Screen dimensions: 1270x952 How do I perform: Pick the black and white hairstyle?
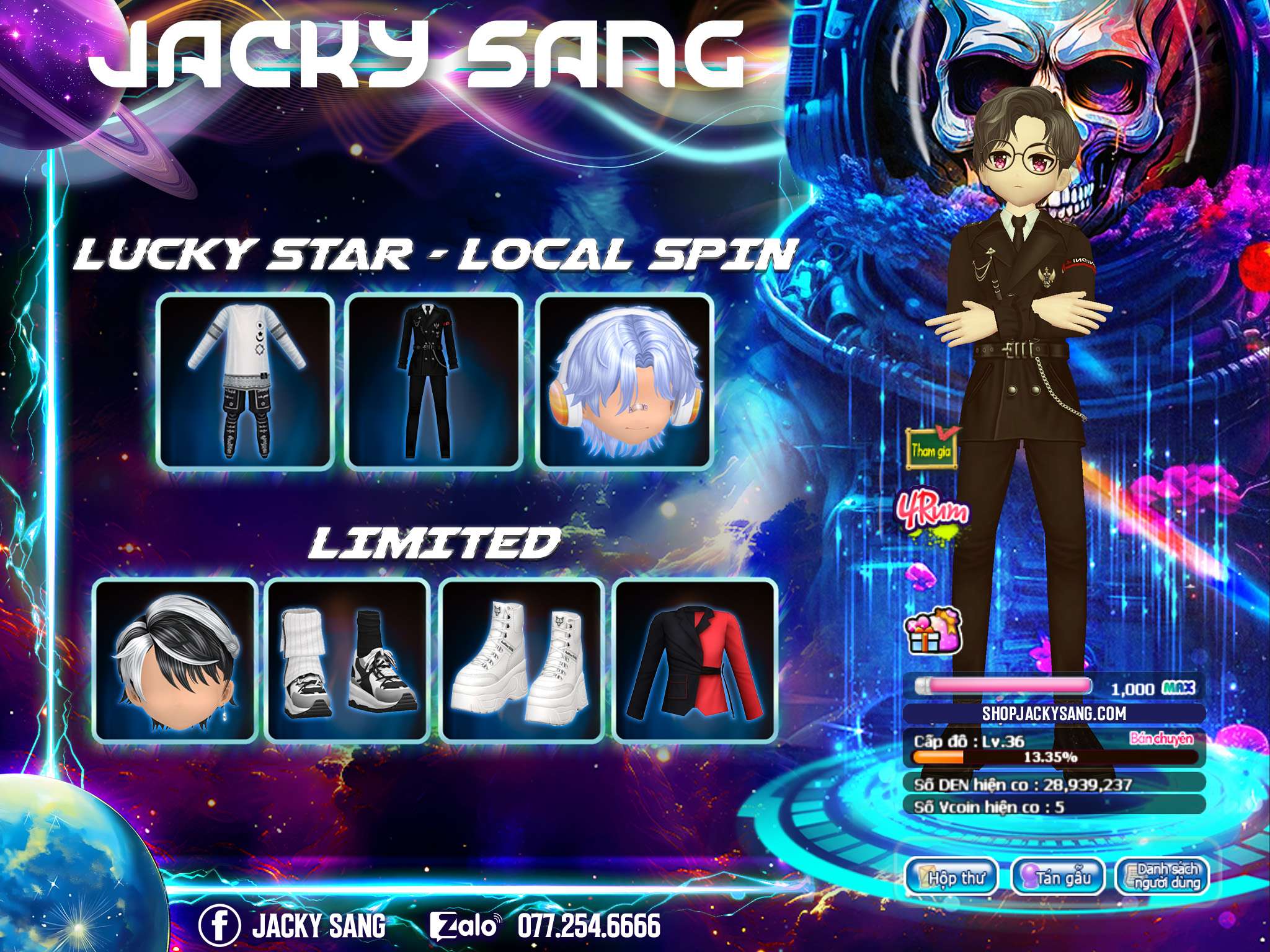click(175, 659)
